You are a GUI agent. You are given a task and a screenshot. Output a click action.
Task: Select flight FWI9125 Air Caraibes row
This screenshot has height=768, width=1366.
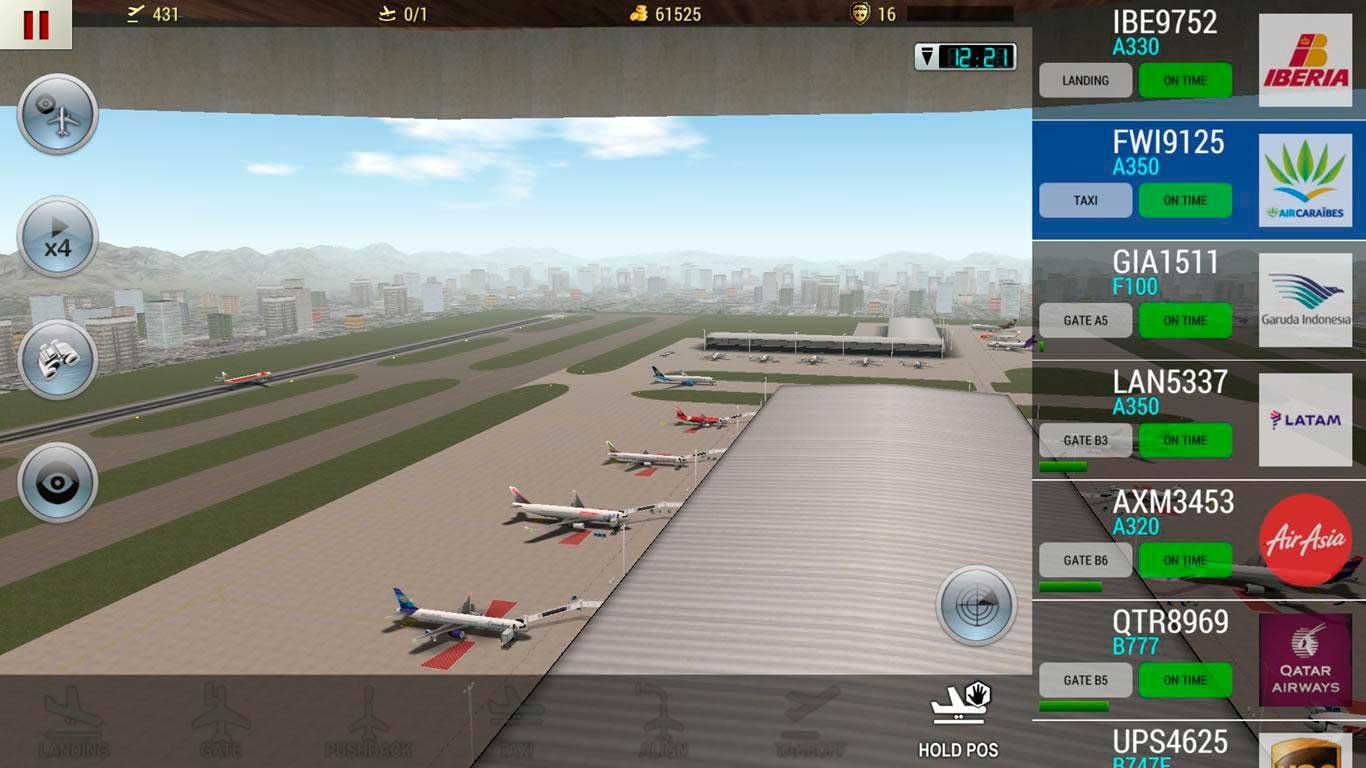1168,150
